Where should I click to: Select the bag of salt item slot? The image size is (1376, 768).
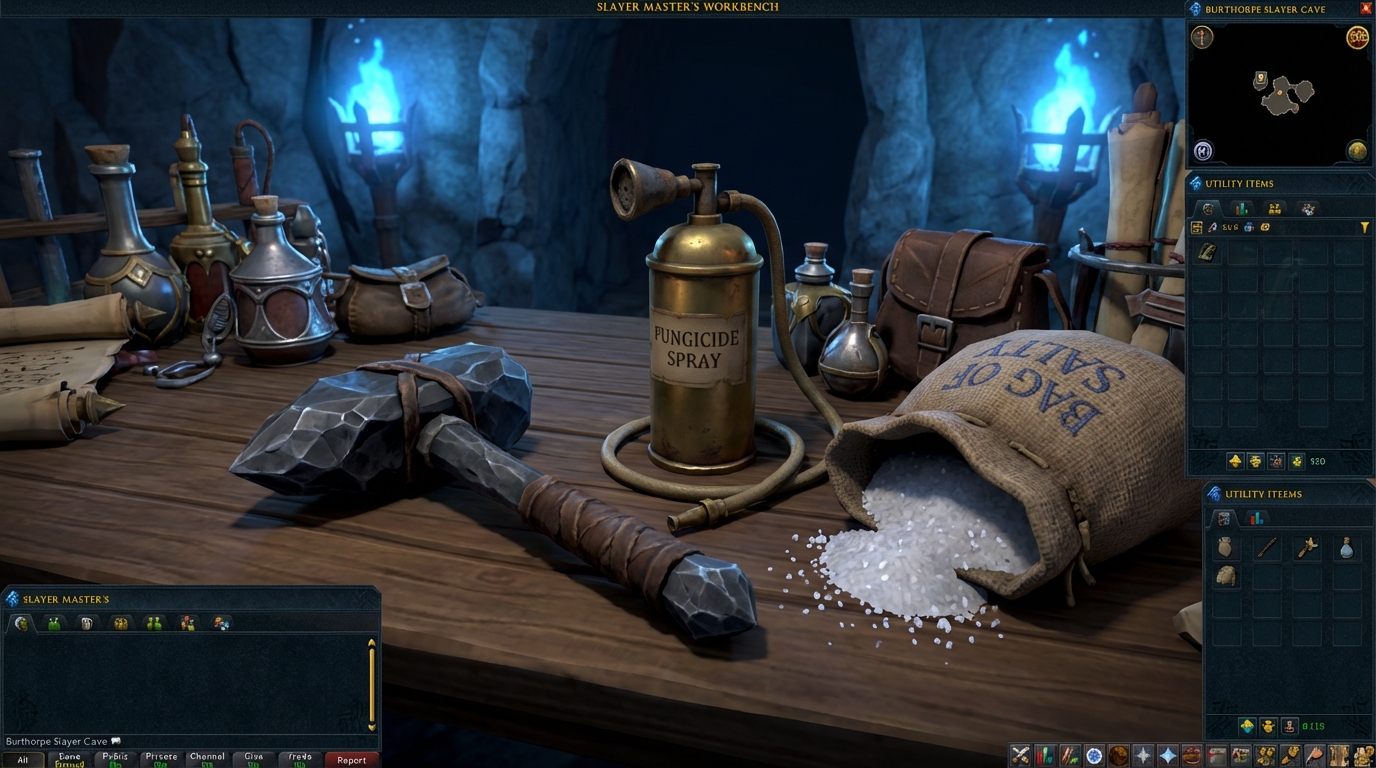[x=1226, y=577]
